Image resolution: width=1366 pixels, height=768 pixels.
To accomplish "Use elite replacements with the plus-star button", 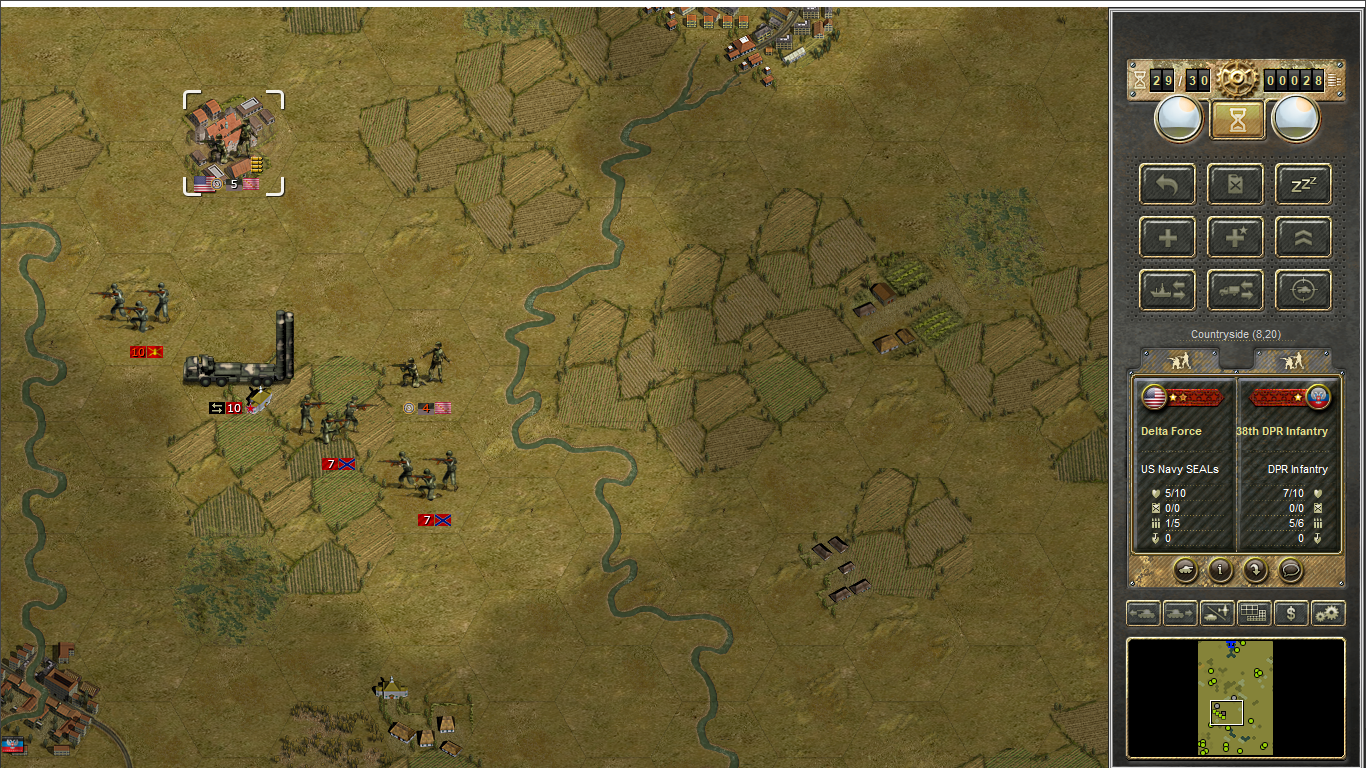I will 1236,237.
